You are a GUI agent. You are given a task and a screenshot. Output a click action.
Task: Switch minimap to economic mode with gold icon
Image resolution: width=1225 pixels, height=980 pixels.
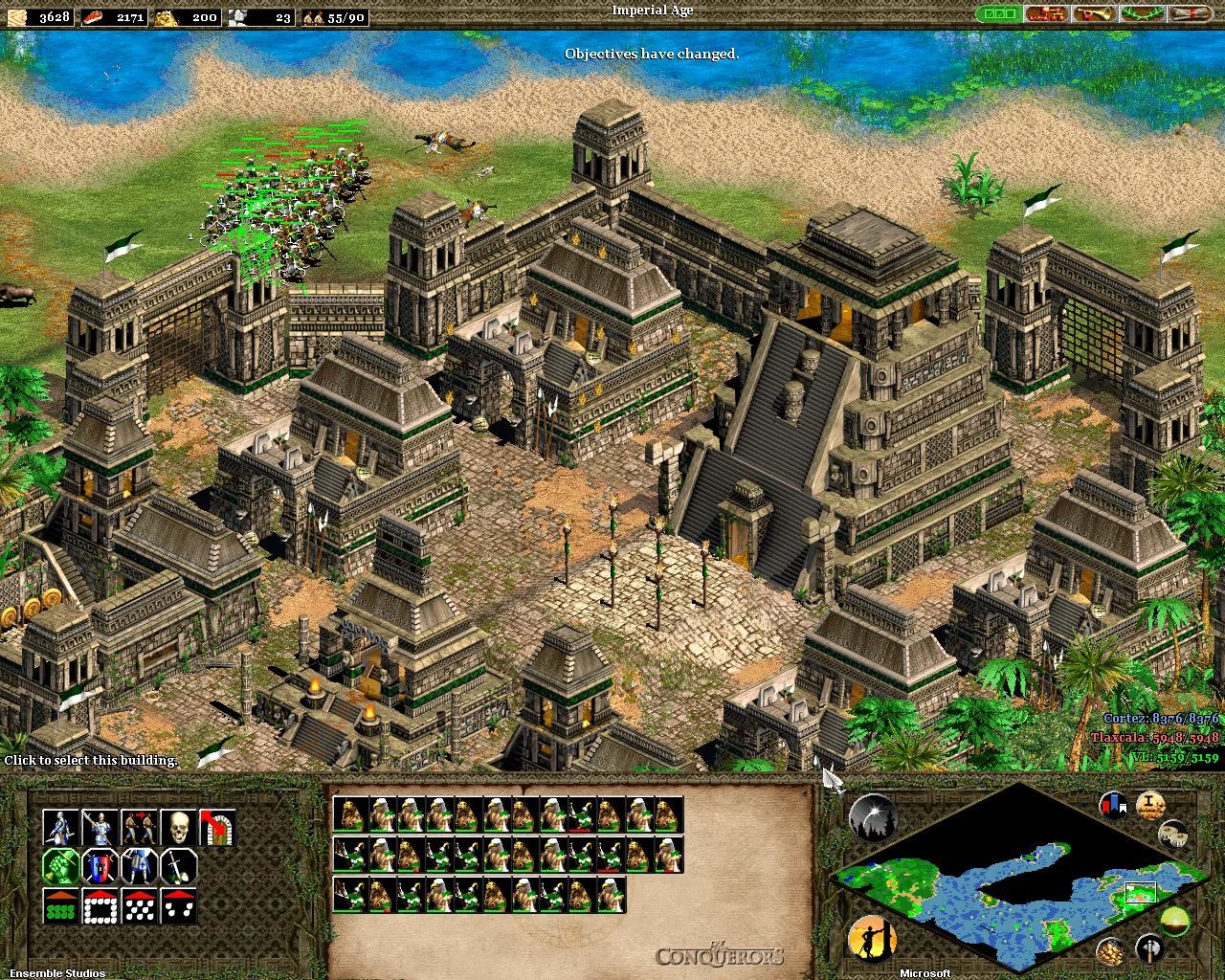pos(1111,950)
